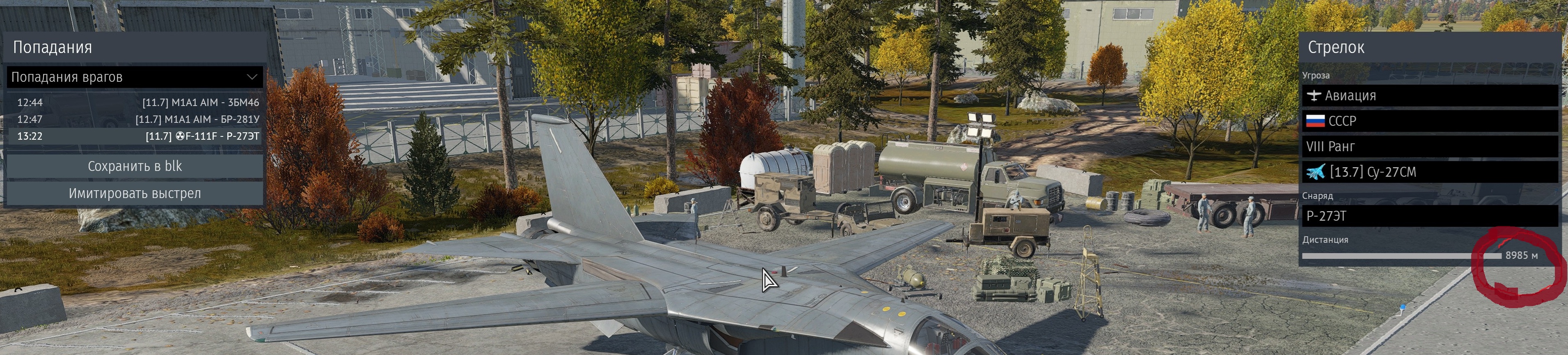The image size is (1568, 355).
Task: Open the Попадания врагов dropdown
Action: coord(135,78)
